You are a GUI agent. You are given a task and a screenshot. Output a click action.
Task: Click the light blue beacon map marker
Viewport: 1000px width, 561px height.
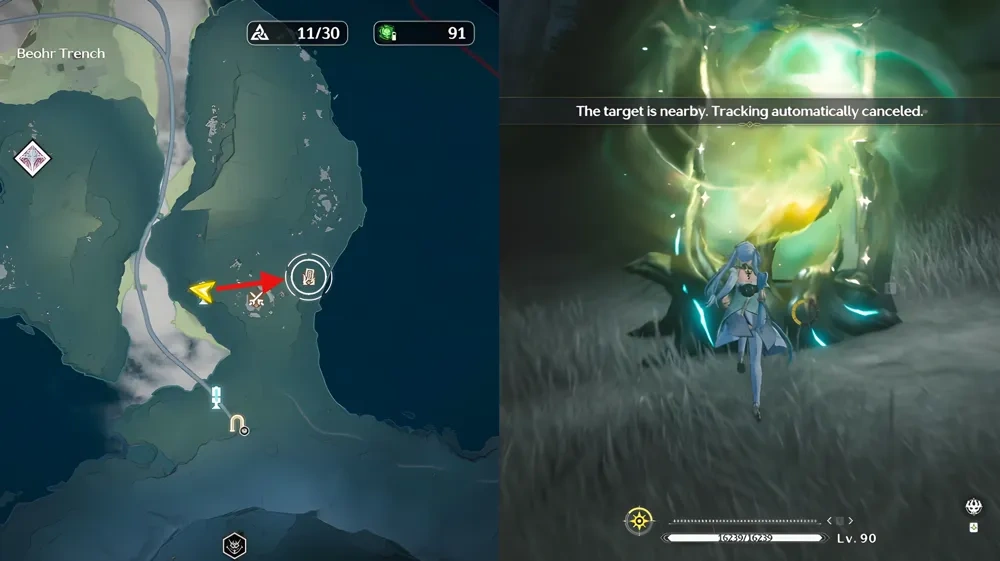216,398
